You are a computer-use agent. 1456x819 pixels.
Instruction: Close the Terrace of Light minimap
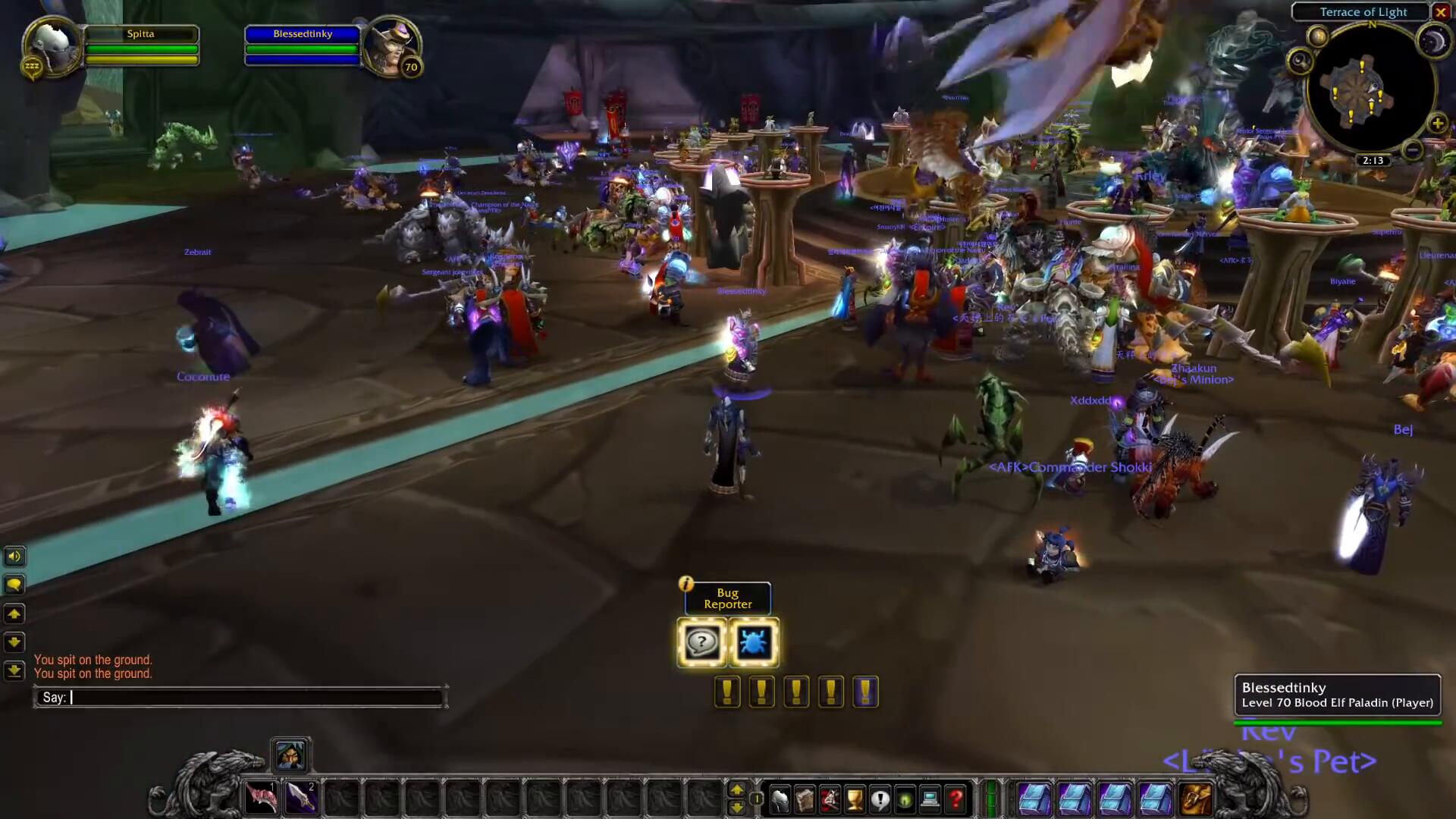point(1440,12)
